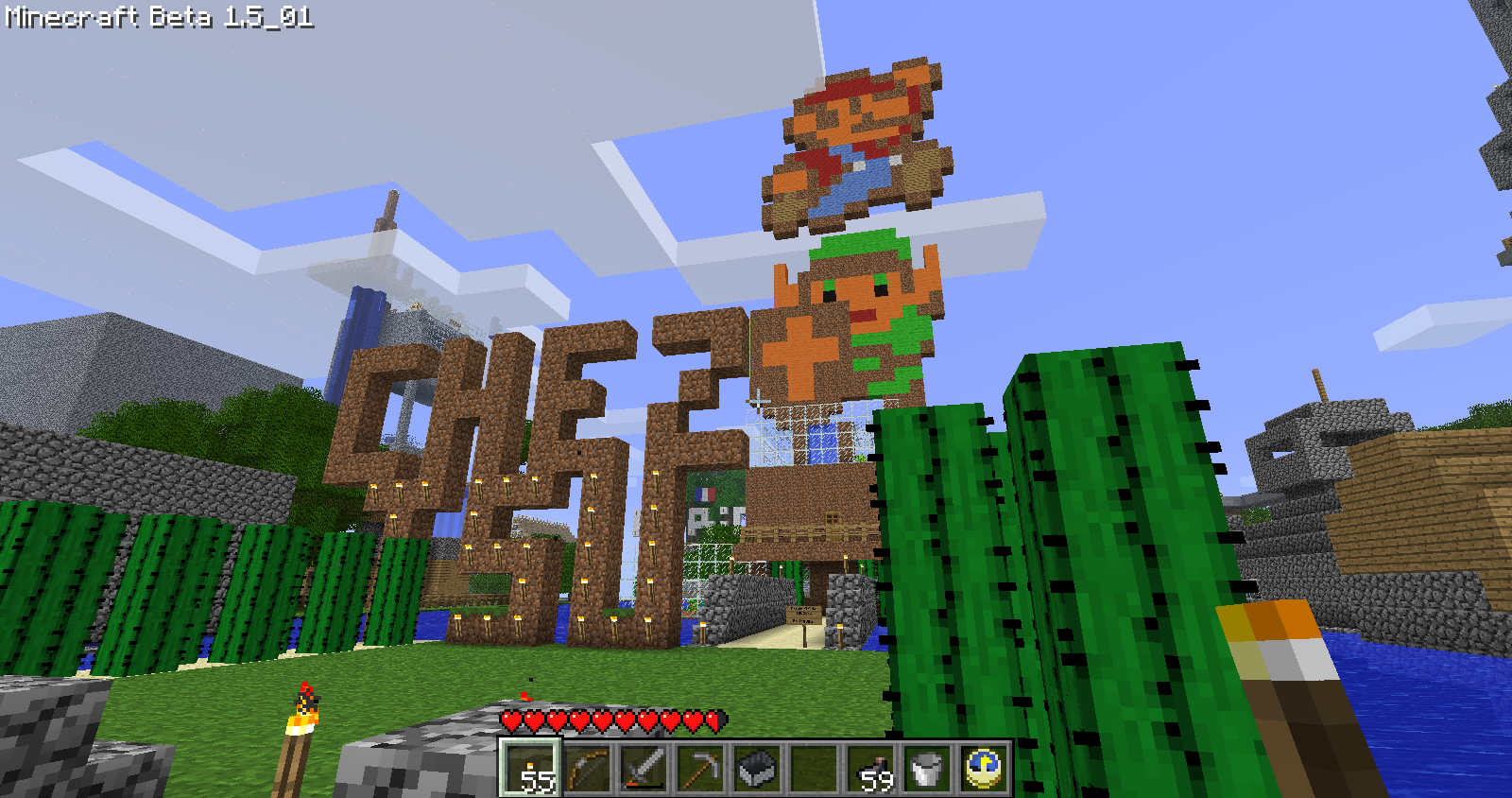Pick the iron bucket slot
This screenshot has width=1512, height=798.
pos(927,768)
